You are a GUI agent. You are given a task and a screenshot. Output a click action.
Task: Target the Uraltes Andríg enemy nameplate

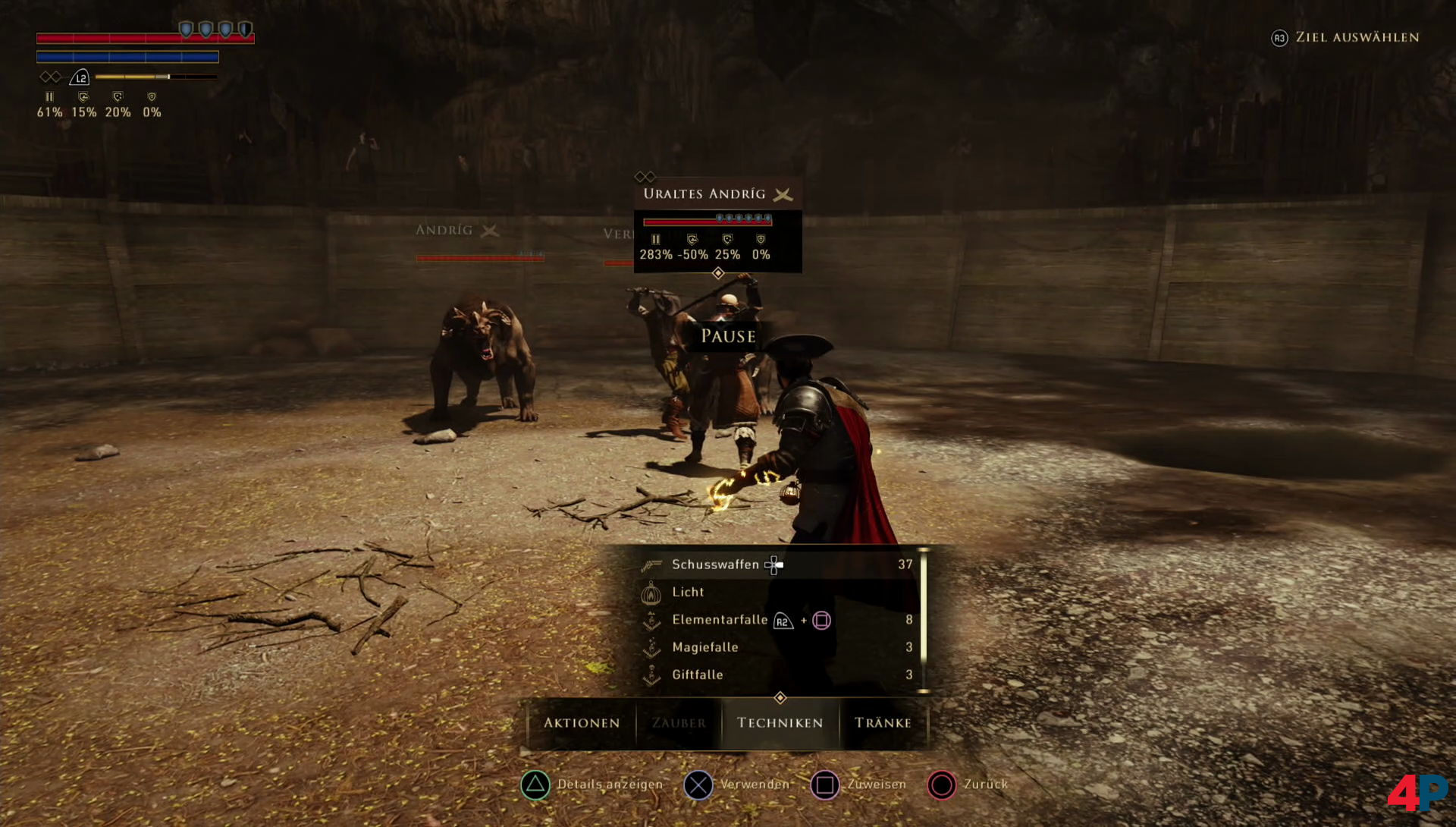(x=704, y=194)
